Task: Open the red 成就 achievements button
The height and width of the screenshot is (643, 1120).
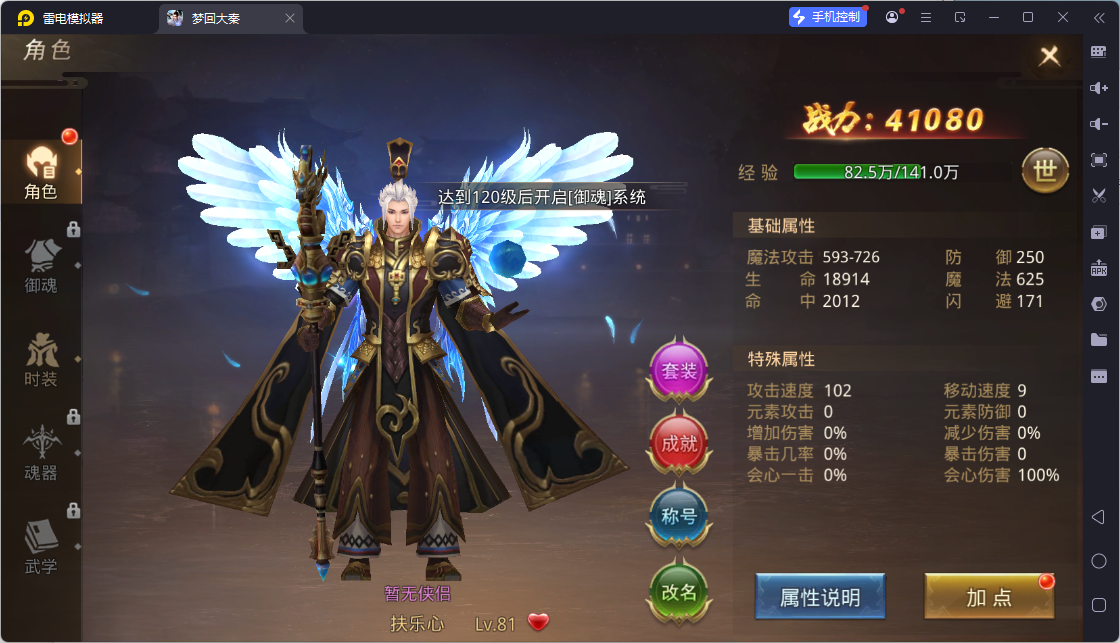Action: tap(679, 444)
